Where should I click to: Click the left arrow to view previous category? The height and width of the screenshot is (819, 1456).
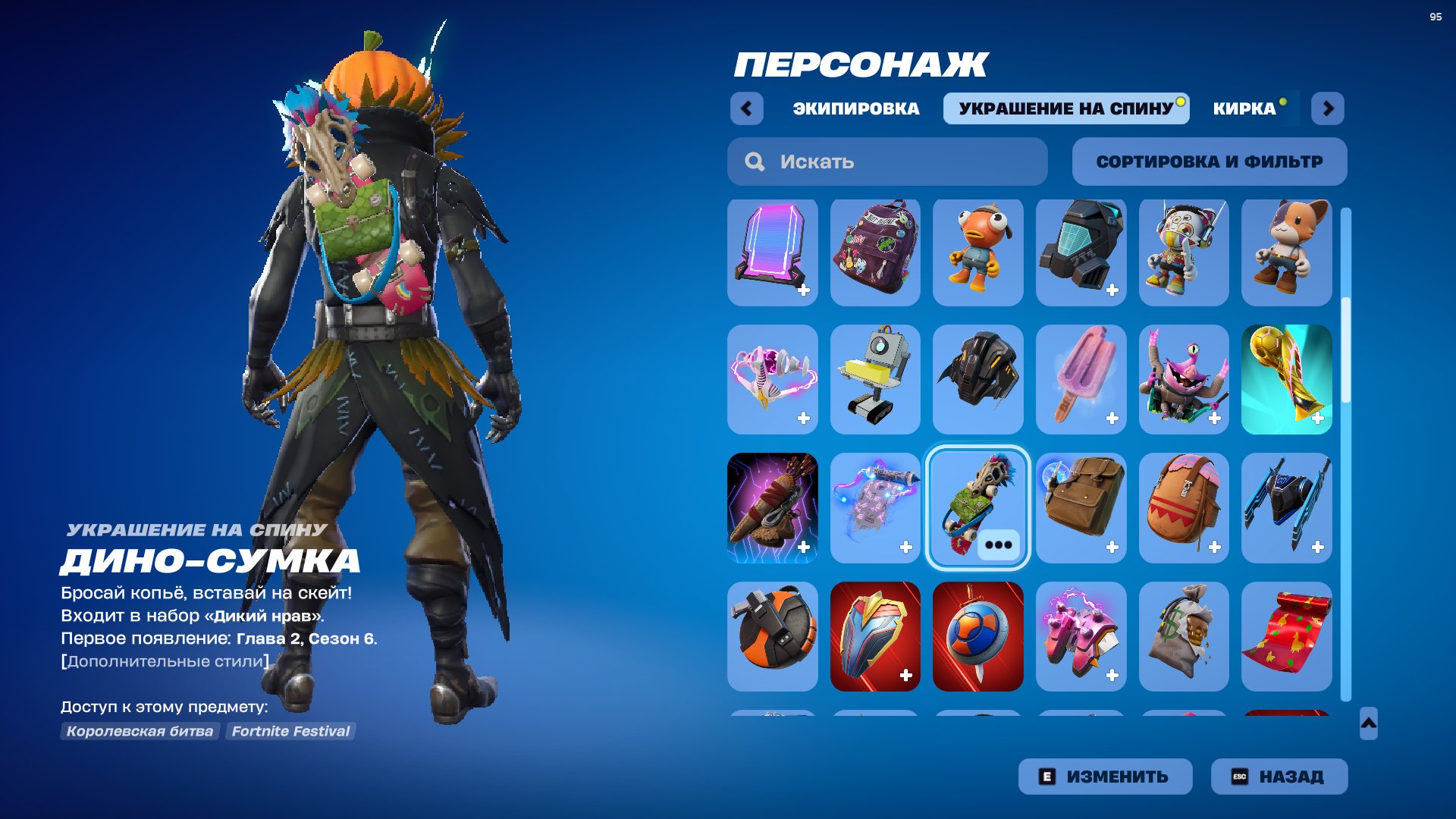(748, 108)
